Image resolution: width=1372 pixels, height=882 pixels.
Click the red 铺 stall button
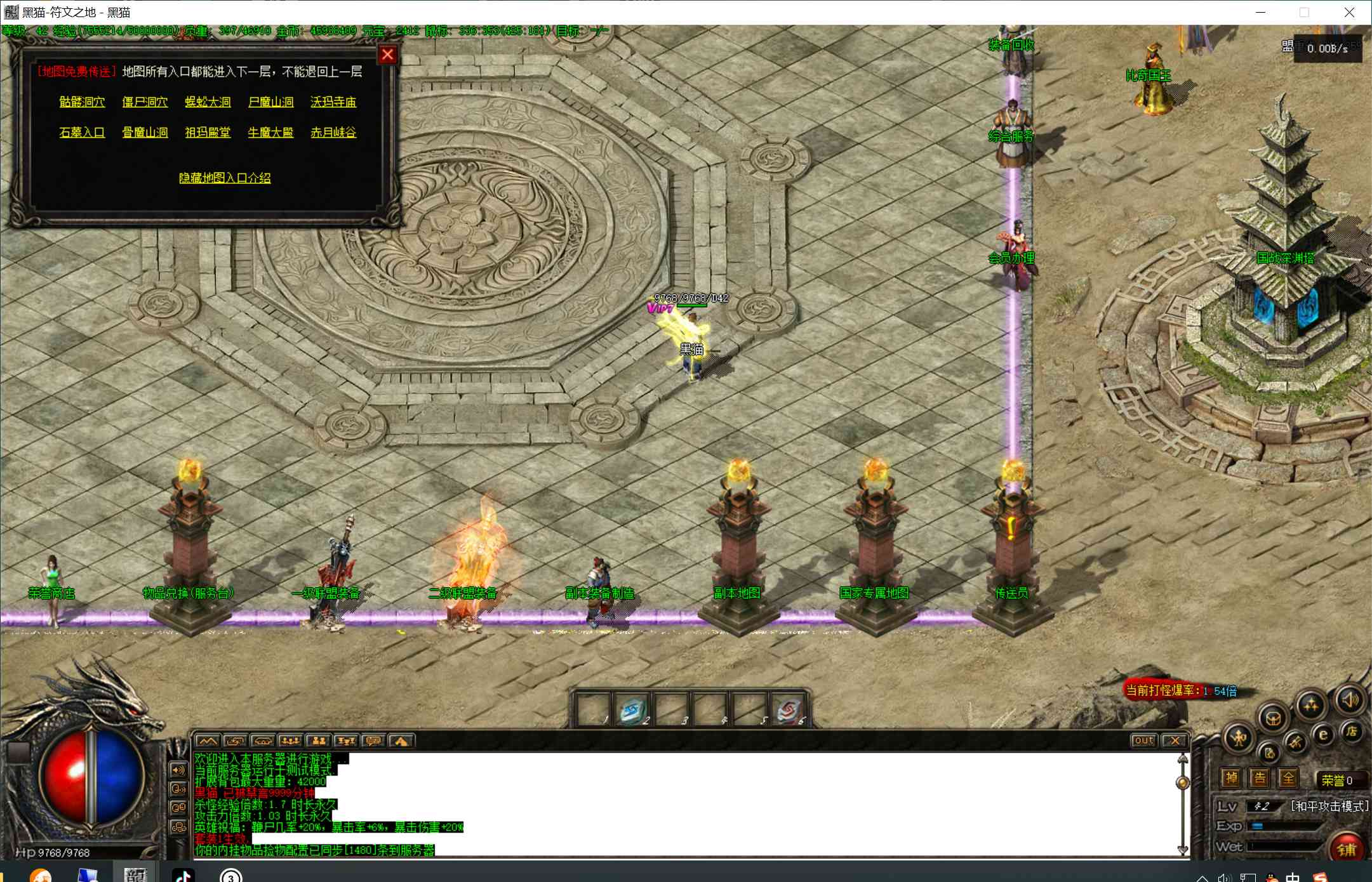pyautogui.click(x=1346, y=849)
